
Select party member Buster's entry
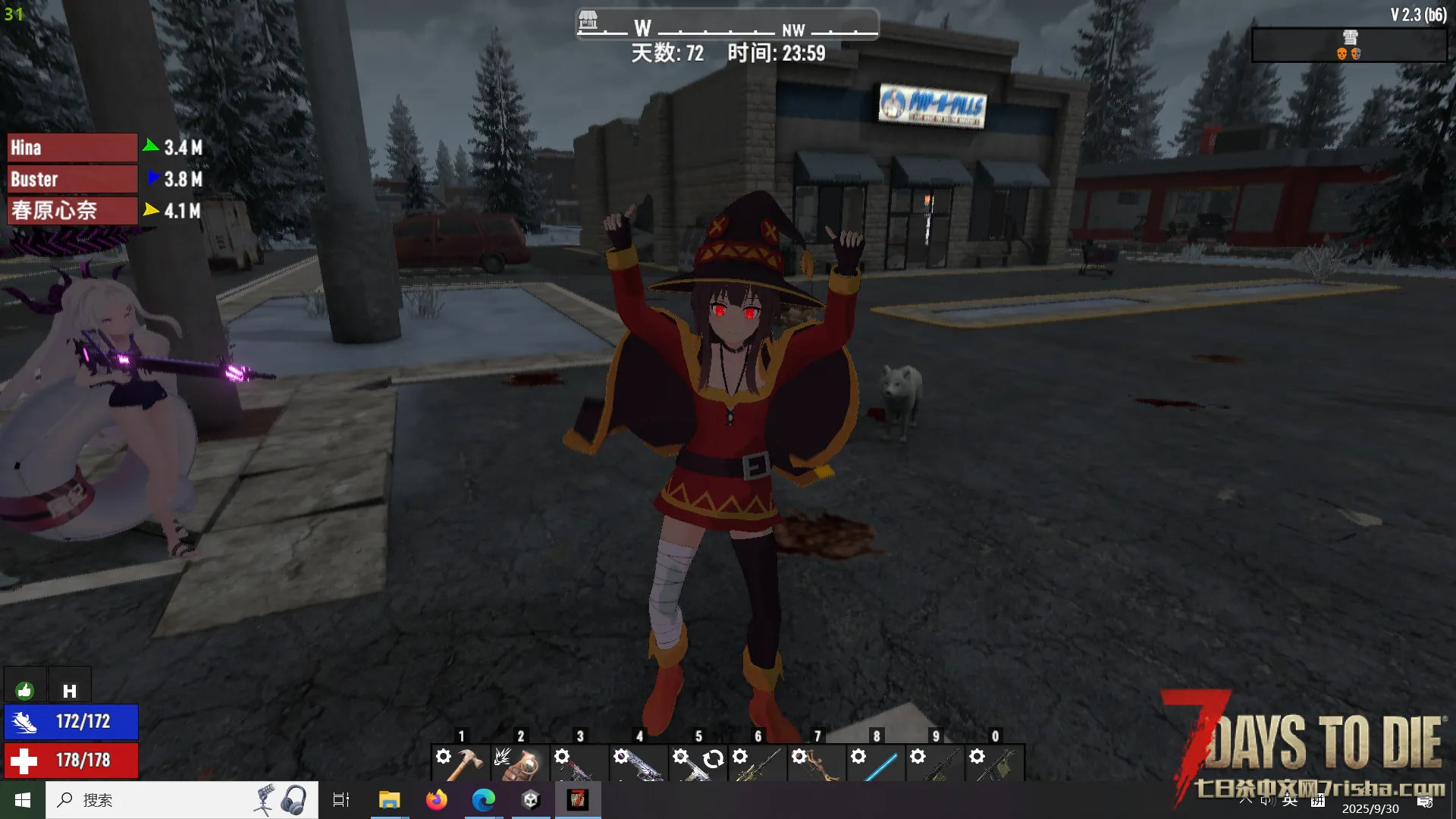tap(72, 180)
